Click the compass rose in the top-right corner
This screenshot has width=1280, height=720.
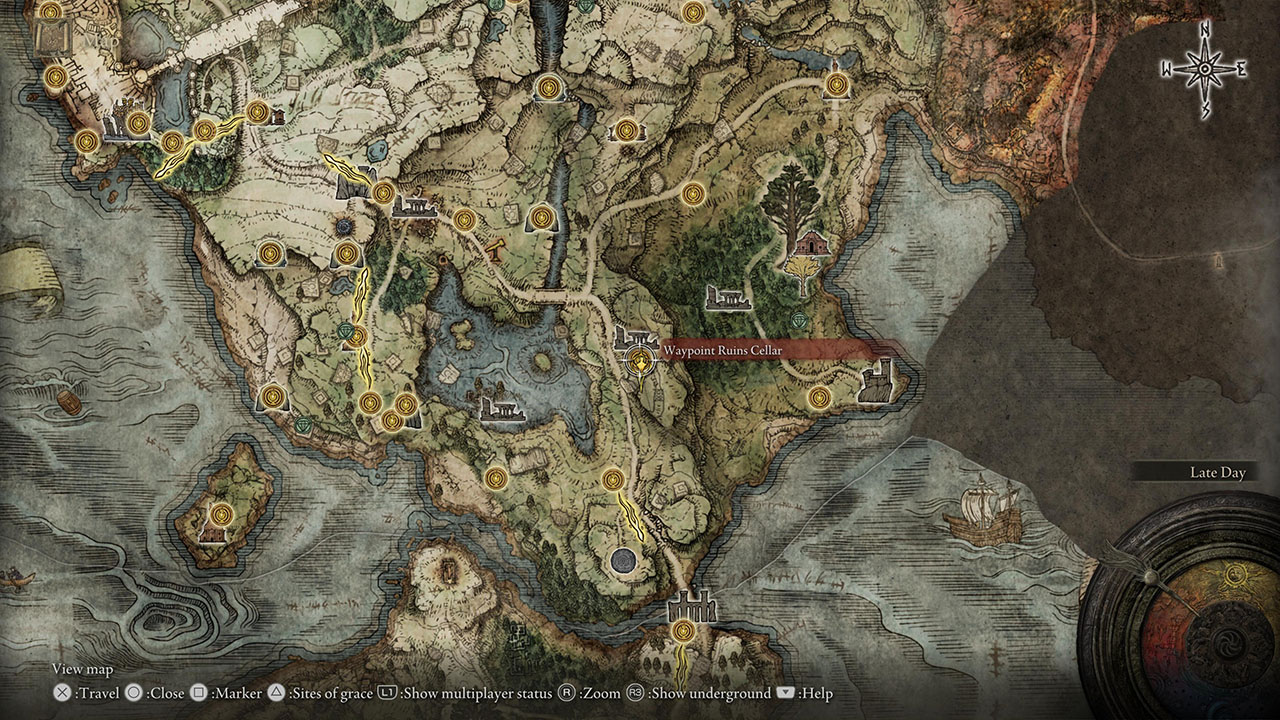1202,67
